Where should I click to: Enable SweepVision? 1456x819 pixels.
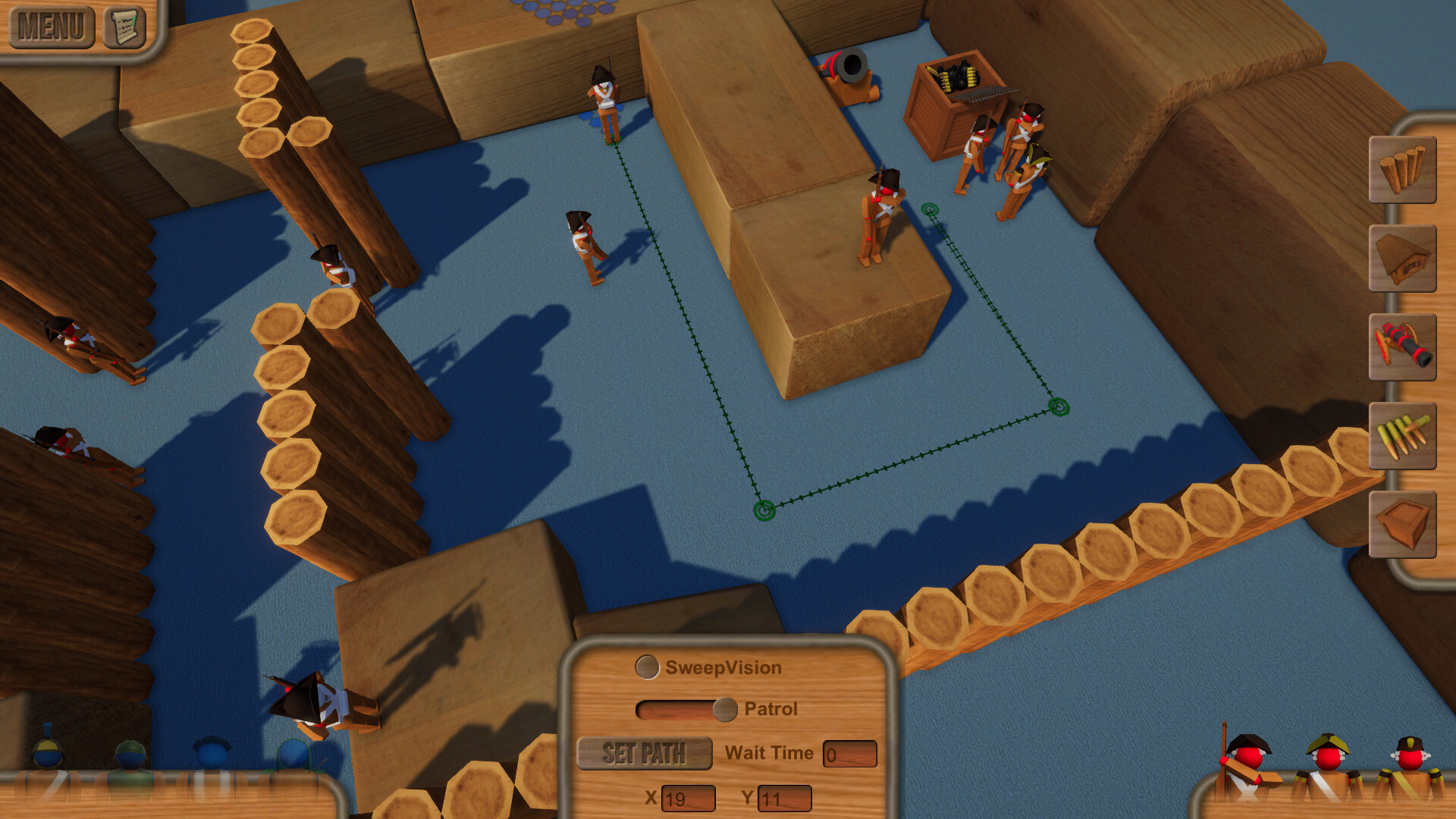pyautogui.click(x=645, y=667)
